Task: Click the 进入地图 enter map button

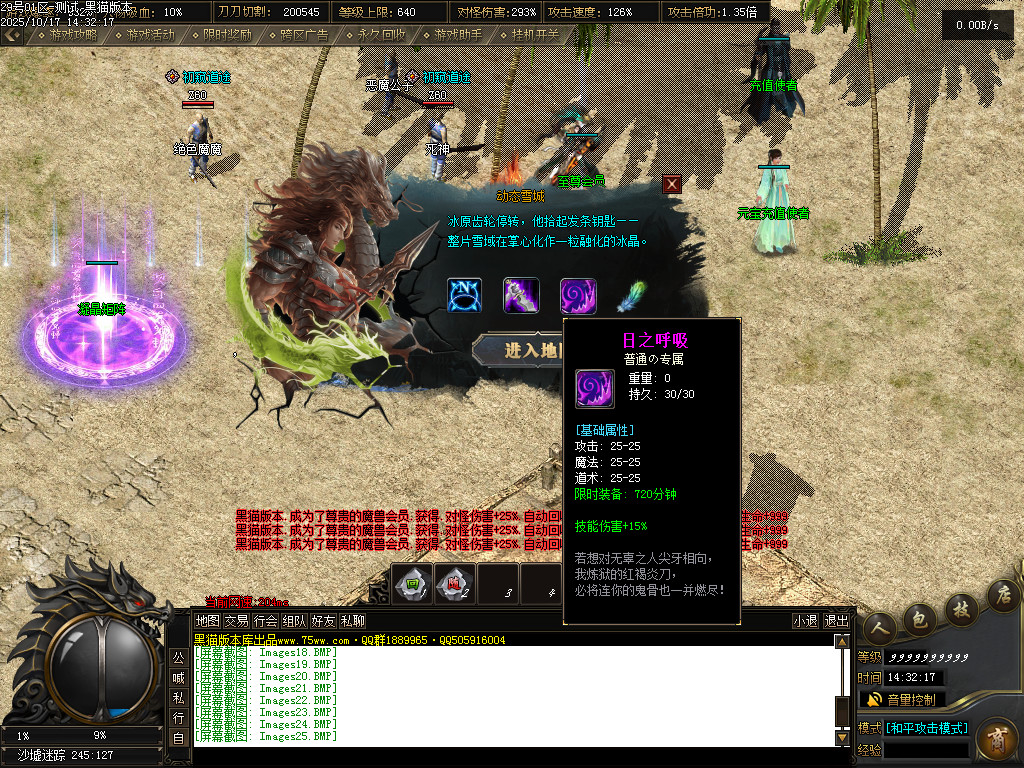Action: 520,350
